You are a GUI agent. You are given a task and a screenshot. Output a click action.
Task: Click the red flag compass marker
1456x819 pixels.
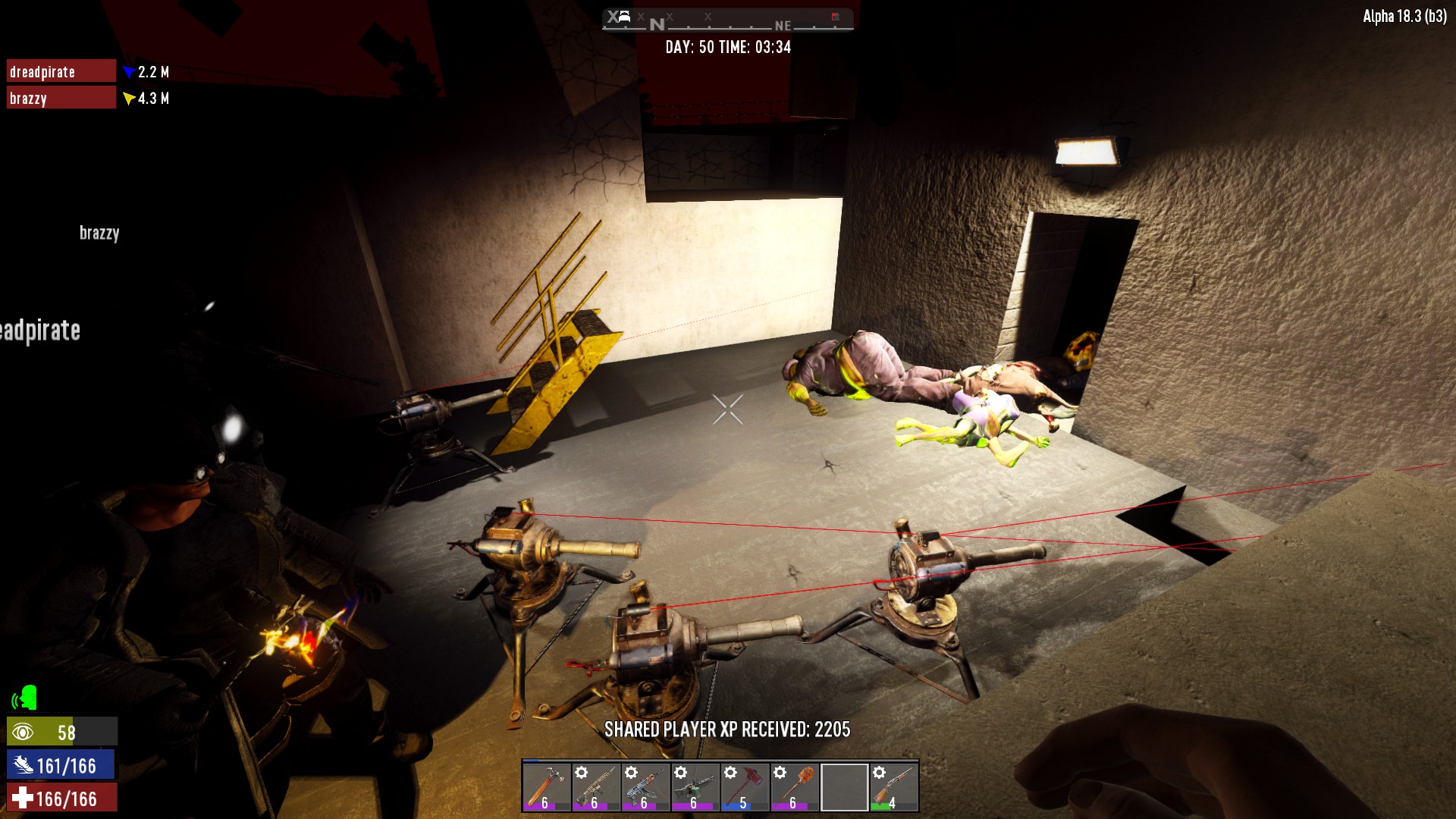point(835,17)
